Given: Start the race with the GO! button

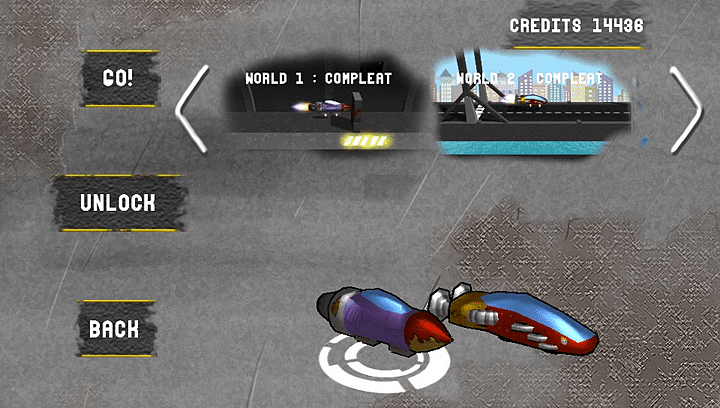Looking at the screenshot, I should pyautogui.click(x=118, y=78).
